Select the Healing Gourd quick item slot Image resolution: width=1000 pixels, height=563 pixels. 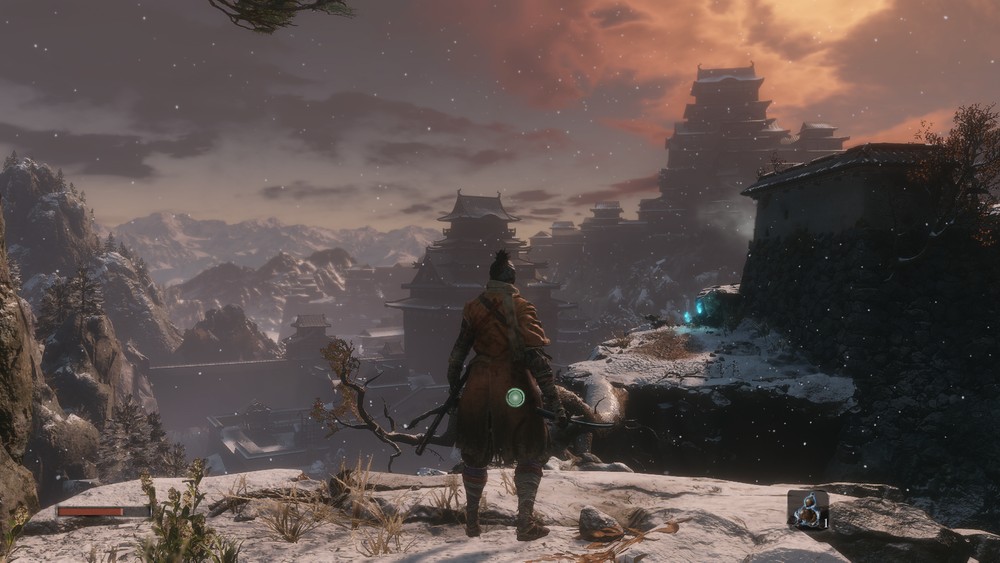pos(808,509)
